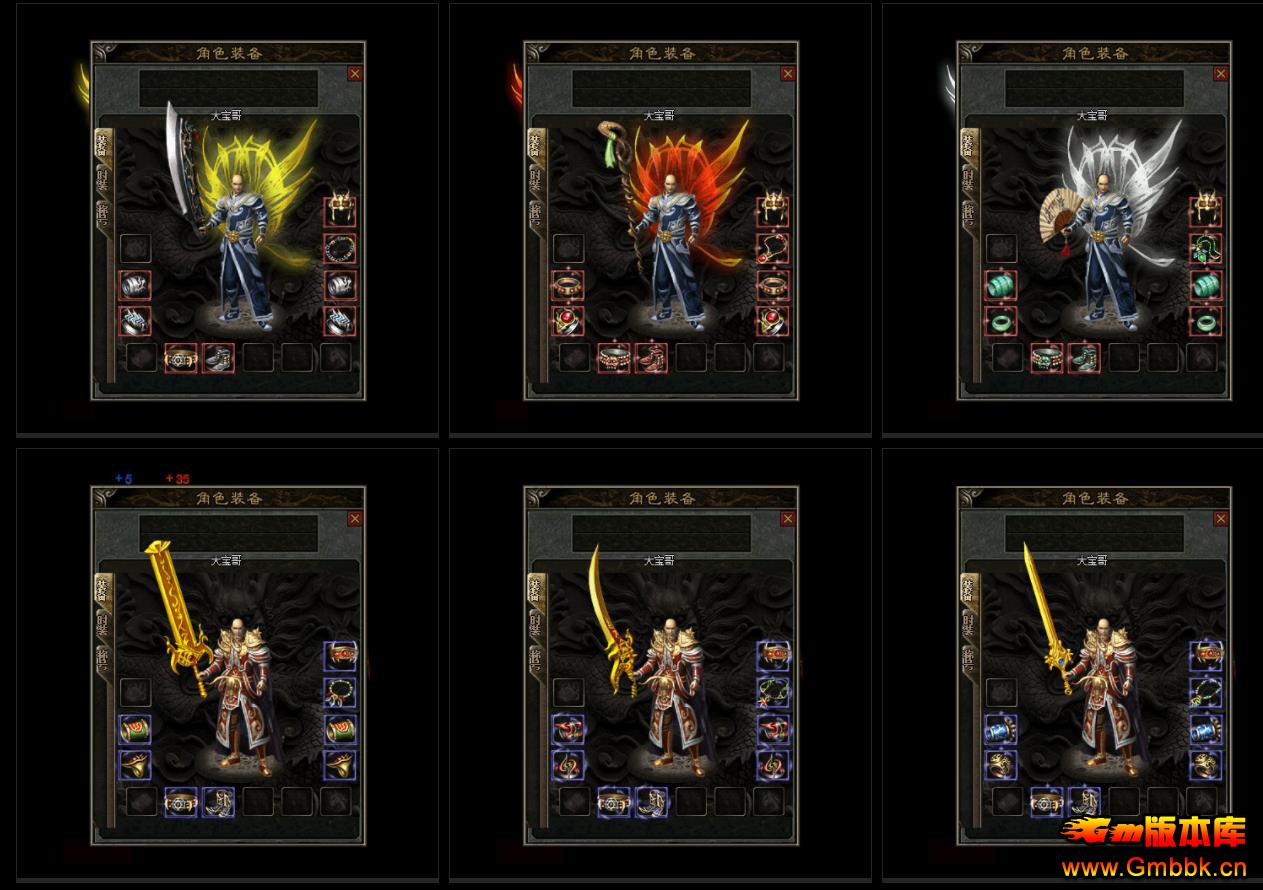This screenshot has width=1263, height=890.
Task: Switch to 时装 tab in the white-winged panel
Action: [x=968, y=180]
